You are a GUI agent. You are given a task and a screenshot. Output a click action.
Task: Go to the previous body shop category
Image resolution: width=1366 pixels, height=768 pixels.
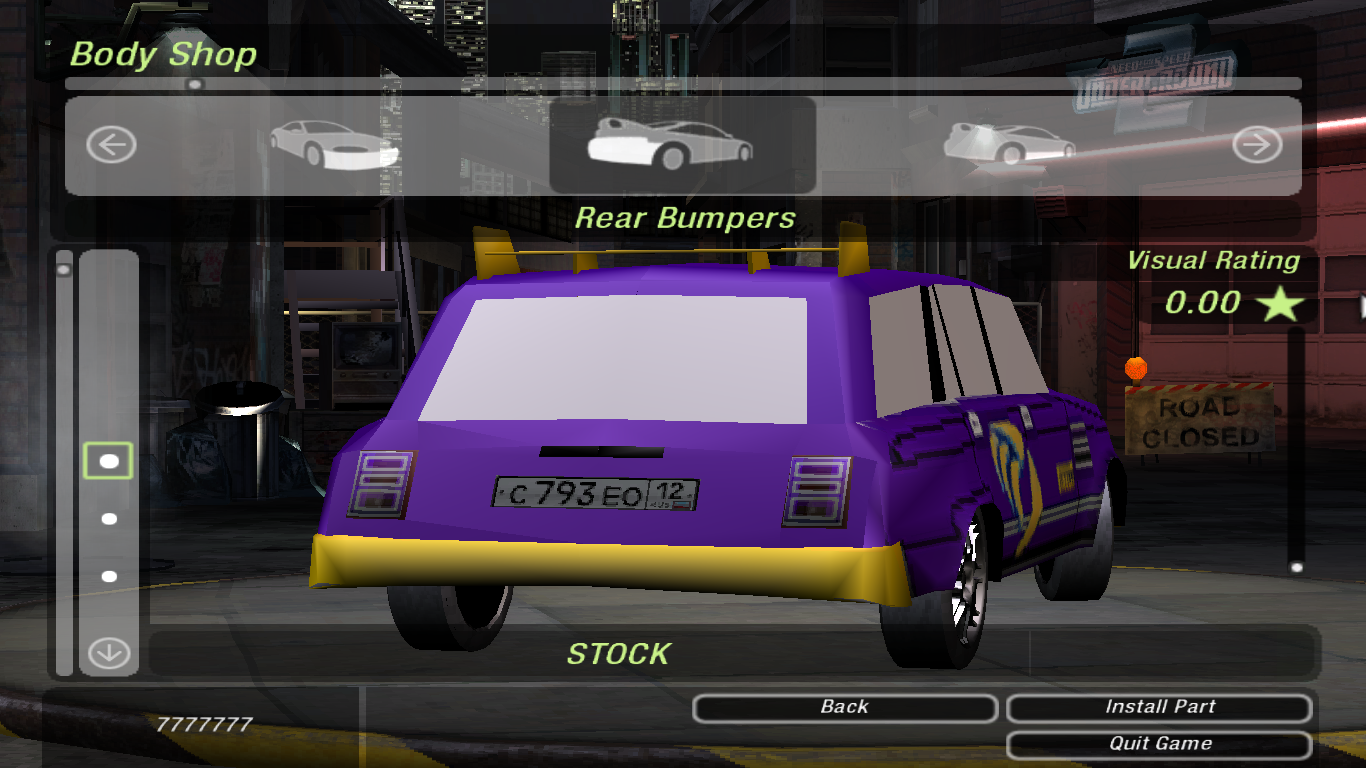[110, 146]
